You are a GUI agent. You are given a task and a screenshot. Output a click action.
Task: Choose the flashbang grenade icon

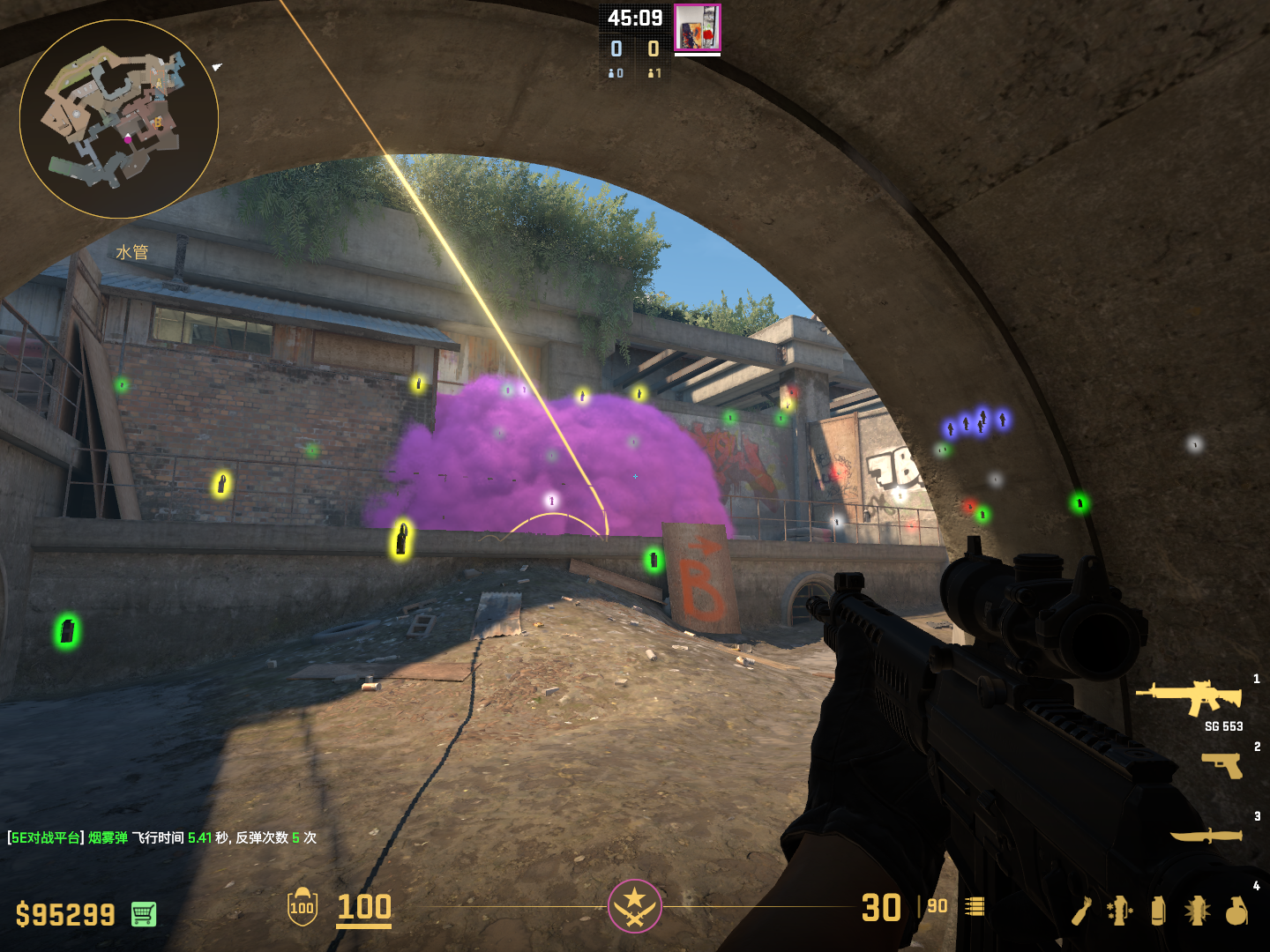click(x=1197, y=911)
